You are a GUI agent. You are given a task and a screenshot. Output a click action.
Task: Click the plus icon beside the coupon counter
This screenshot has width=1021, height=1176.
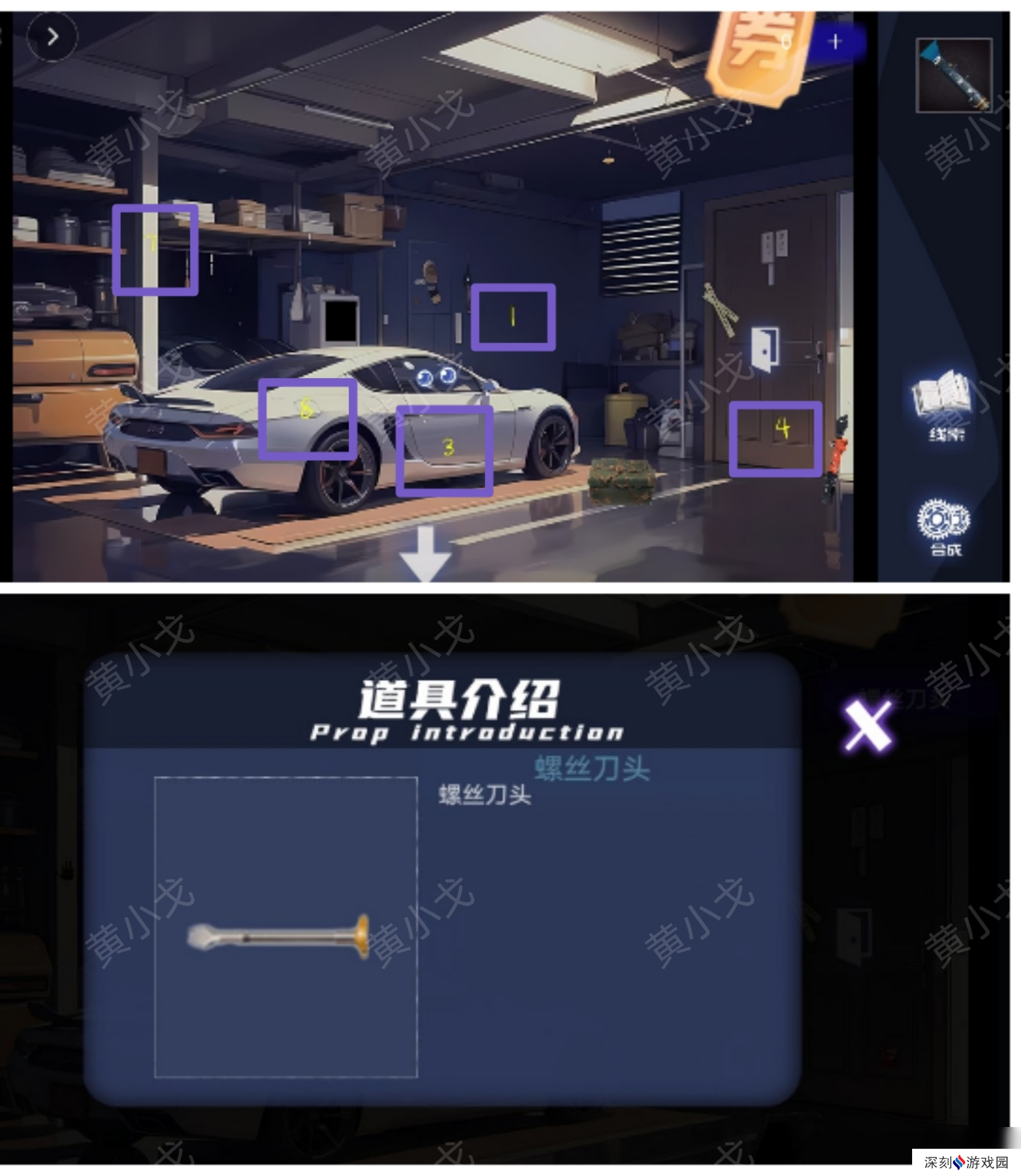836,41
